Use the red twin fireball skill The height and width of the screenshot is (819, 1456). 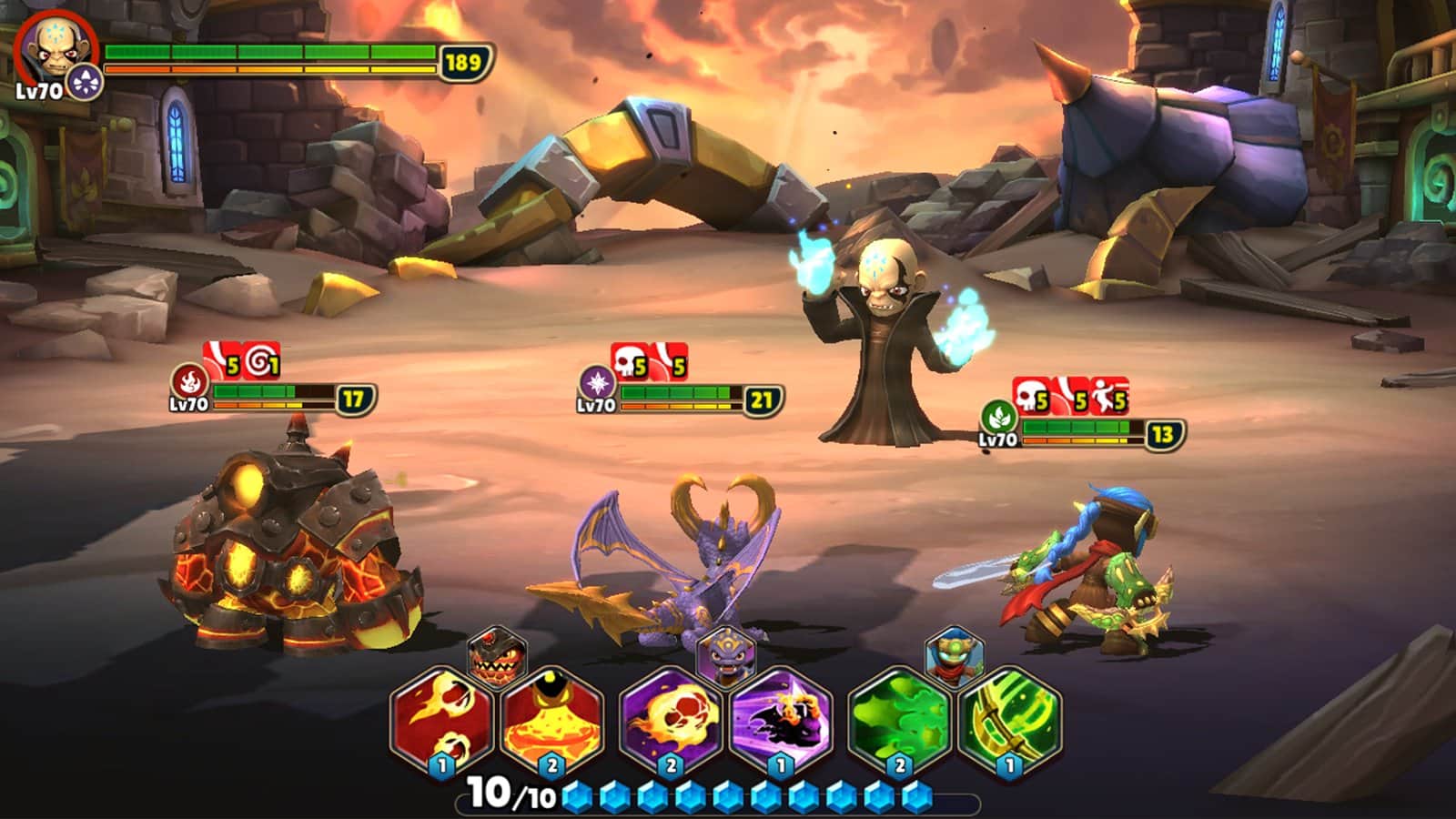[442, 722]
